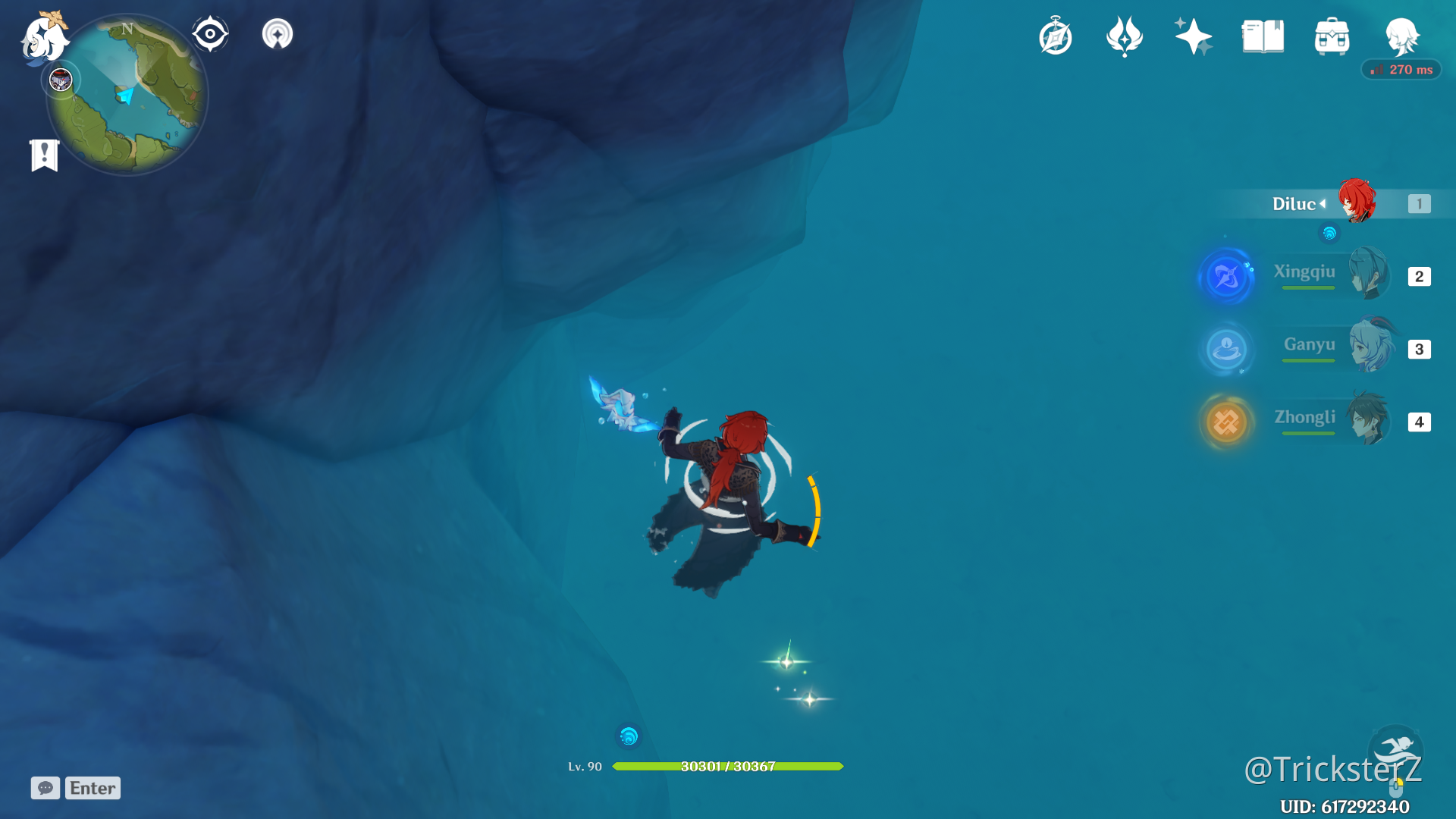Switch to character slot 4, Zhongli
Screen dimensions: 1456x819
click(1419, 422)
